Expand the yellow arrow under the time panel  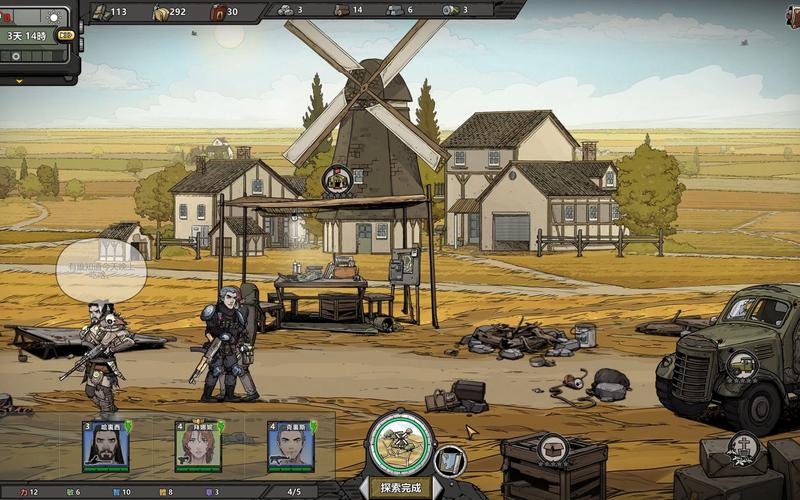pos(18,80)
